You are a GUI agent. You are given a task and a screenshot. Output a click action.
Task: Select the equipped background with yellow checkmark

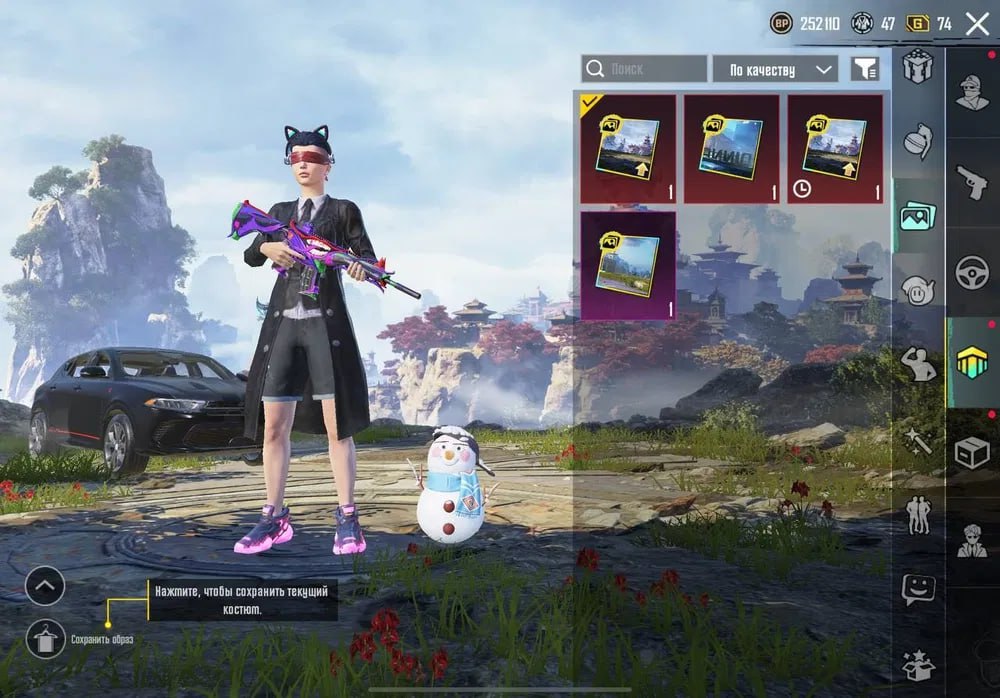coord(628,149)
